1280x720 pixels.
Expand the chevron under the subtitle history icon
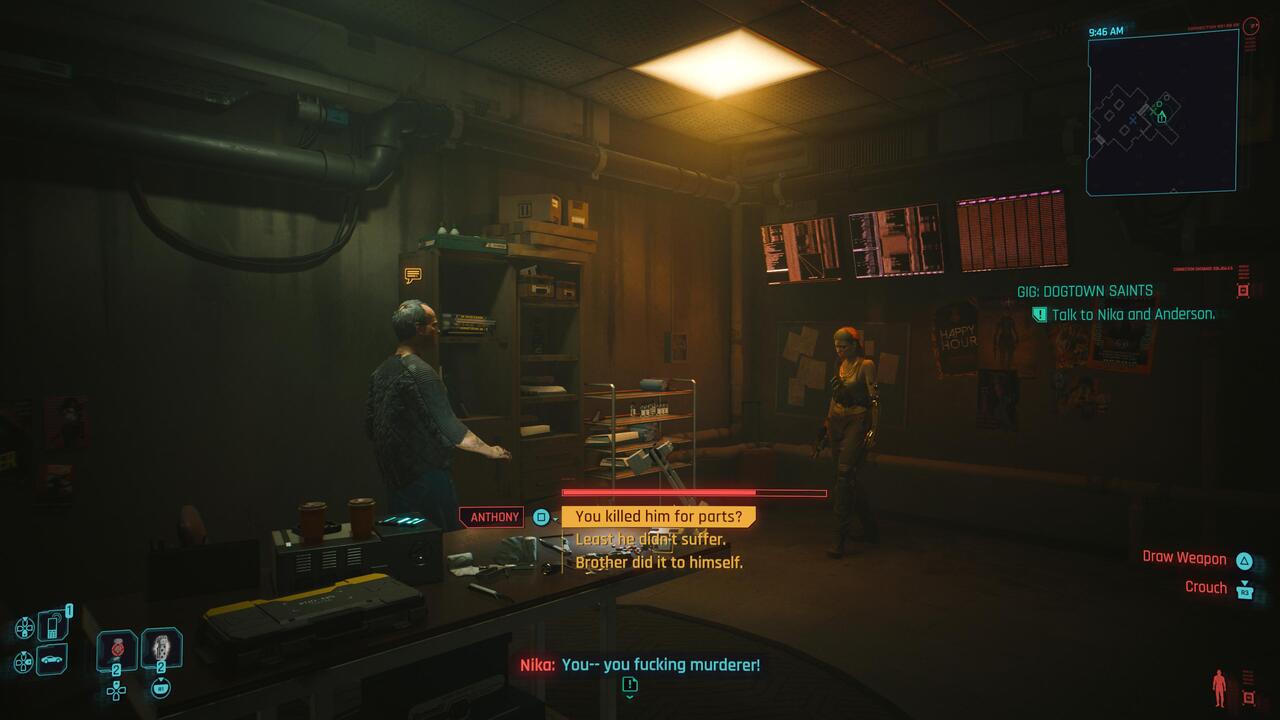(630, 699)
